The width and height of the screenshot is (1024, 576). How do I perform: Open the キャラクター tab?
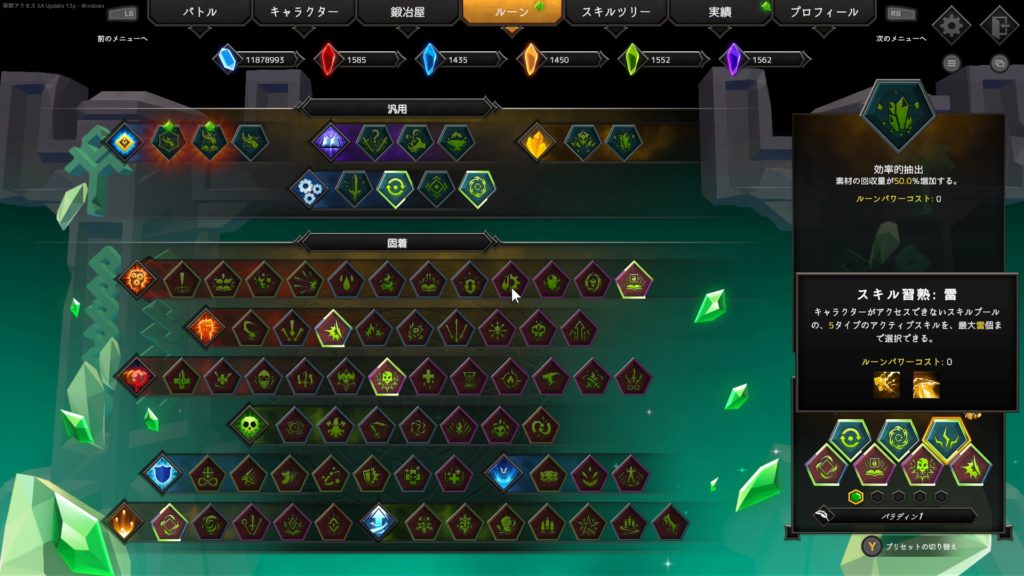pos(304,13)
